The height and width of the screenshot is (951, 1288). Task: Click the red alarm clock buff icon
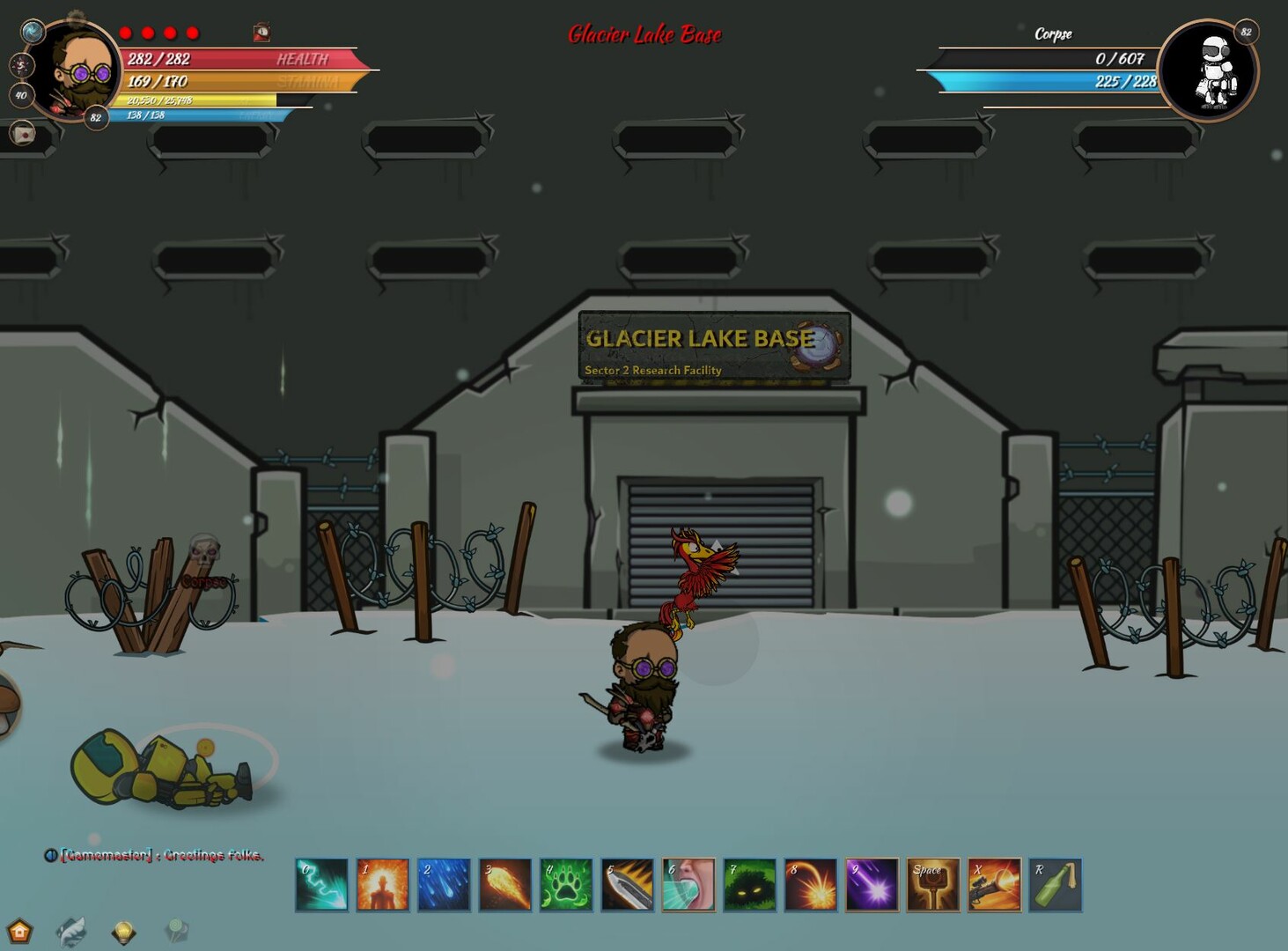(261, 33)
